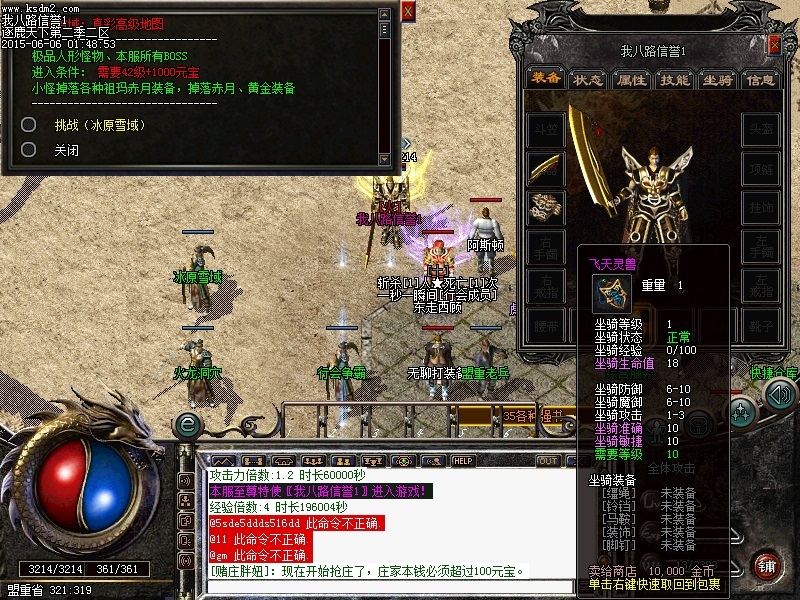
Task: Click the 靴子 boots equipment slot
Action: click(760, 323)
